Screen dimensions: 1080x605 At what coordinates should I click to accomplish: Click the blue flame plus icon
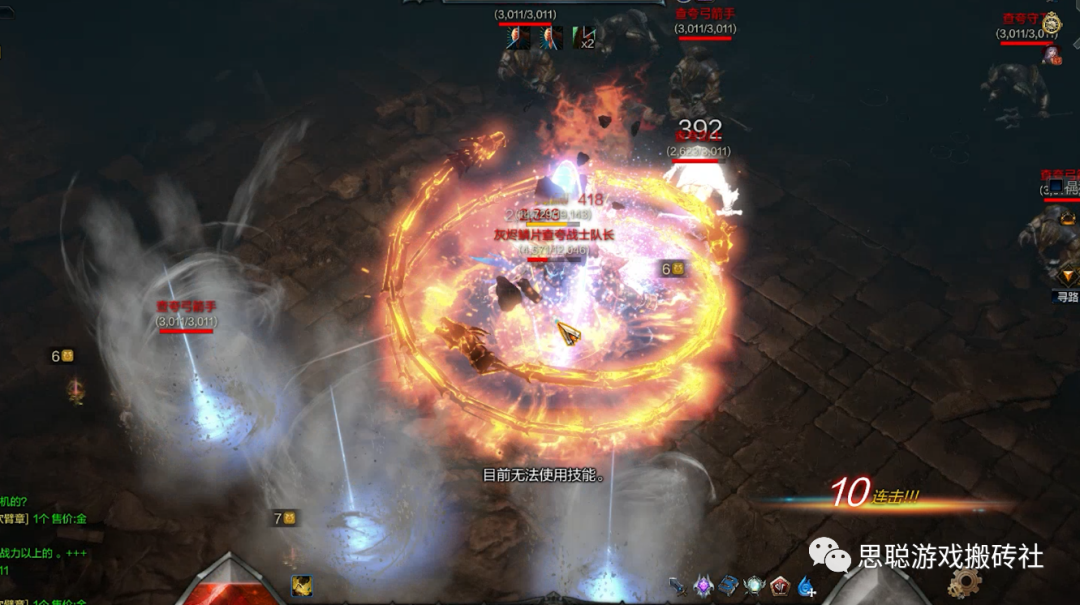tap(807, 587)
